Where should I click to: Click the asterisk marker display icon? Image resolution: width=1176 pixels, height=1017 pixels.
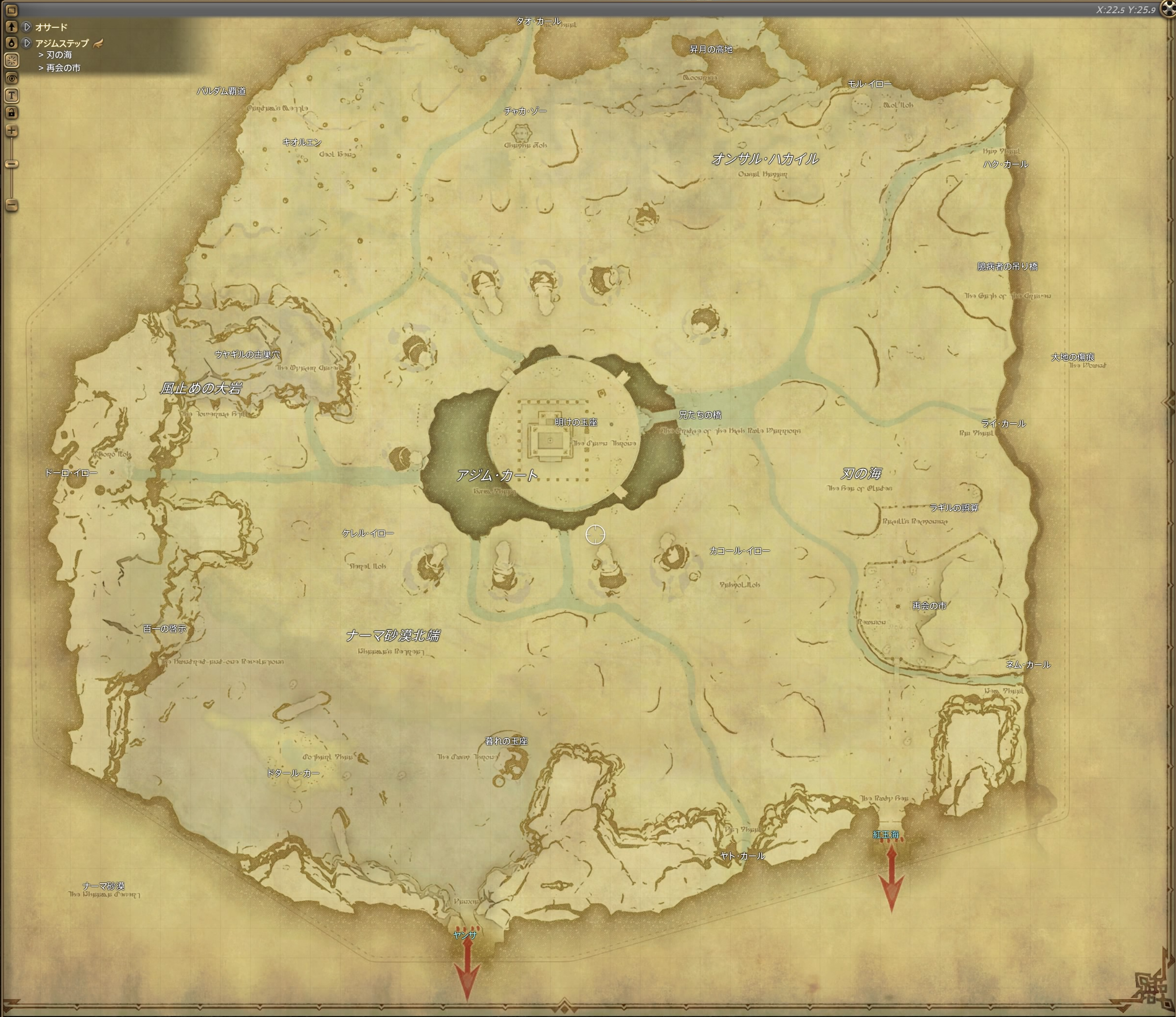pyautogui.click(x=12, y=59)
